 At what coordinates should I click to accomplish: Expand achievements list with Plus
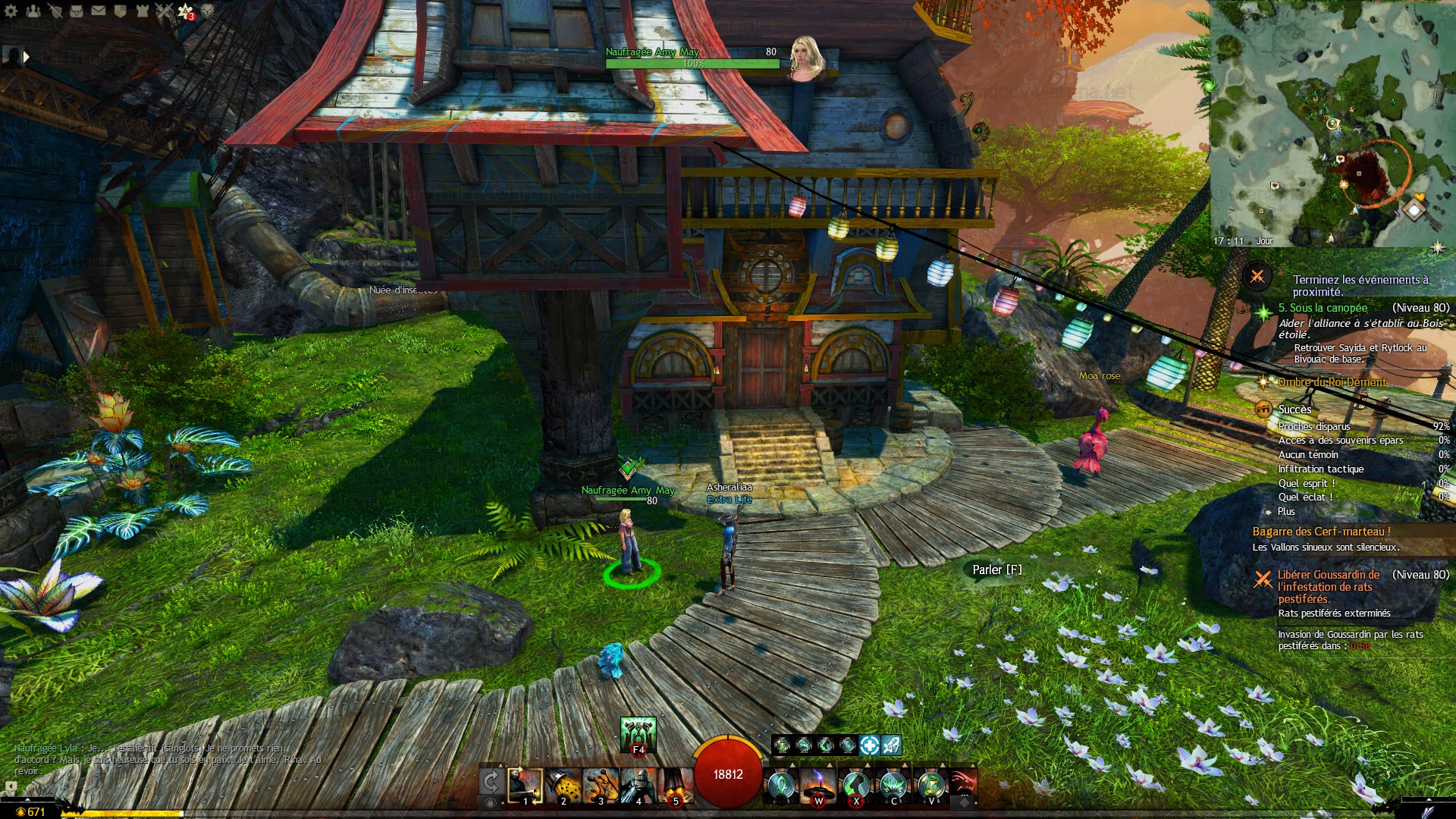pos(1286,512)
